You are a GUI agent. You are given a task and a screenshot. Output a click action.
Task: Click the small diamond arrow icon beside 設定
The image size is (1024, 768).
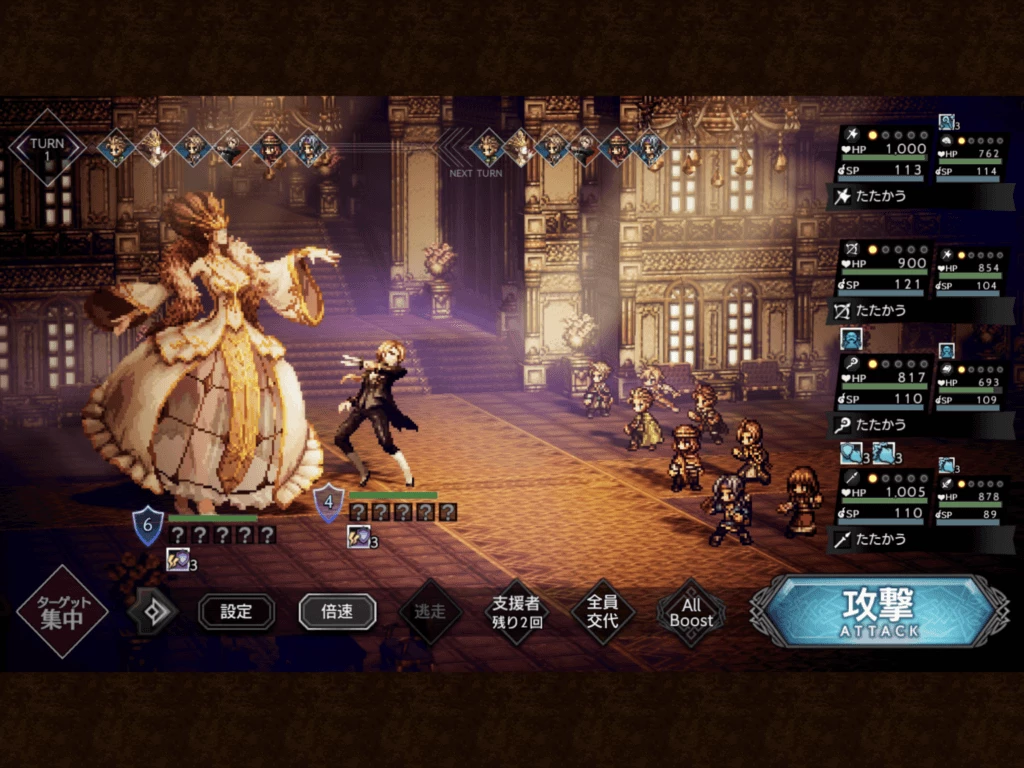pos(153,612)
